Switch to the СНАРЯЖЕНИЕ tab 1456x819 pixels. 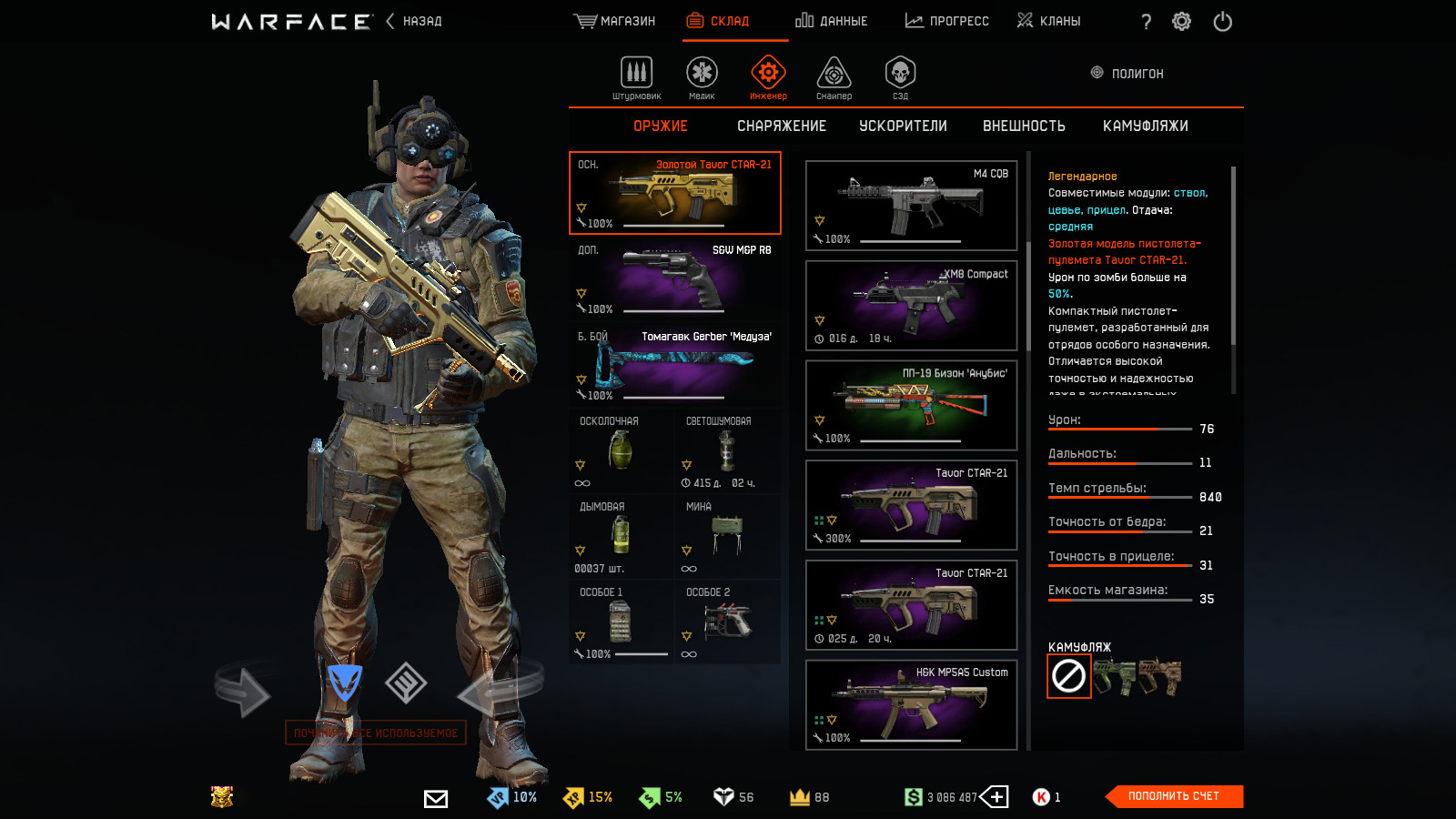click(782, 126)
